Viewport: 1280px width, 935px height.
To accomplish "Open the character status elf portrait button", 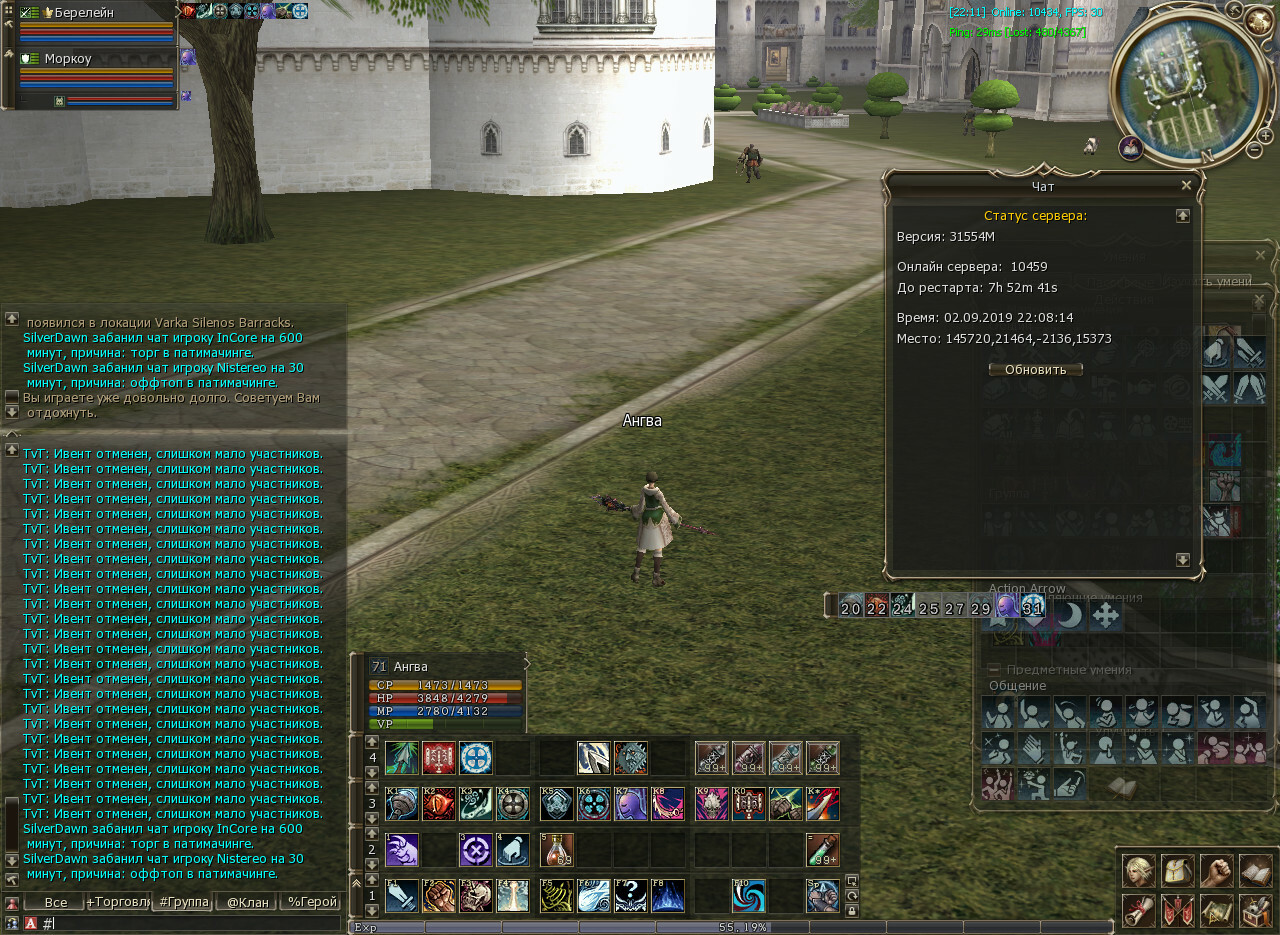I will 1138,870.
